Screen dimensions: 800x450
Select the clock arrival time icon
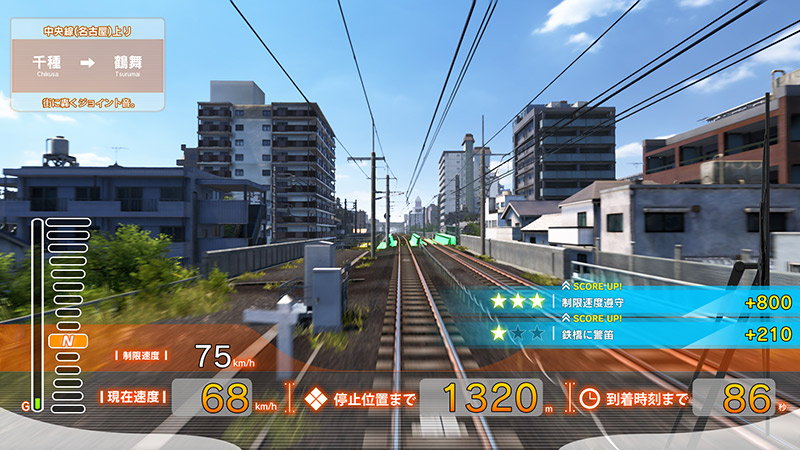coord(590,398)
